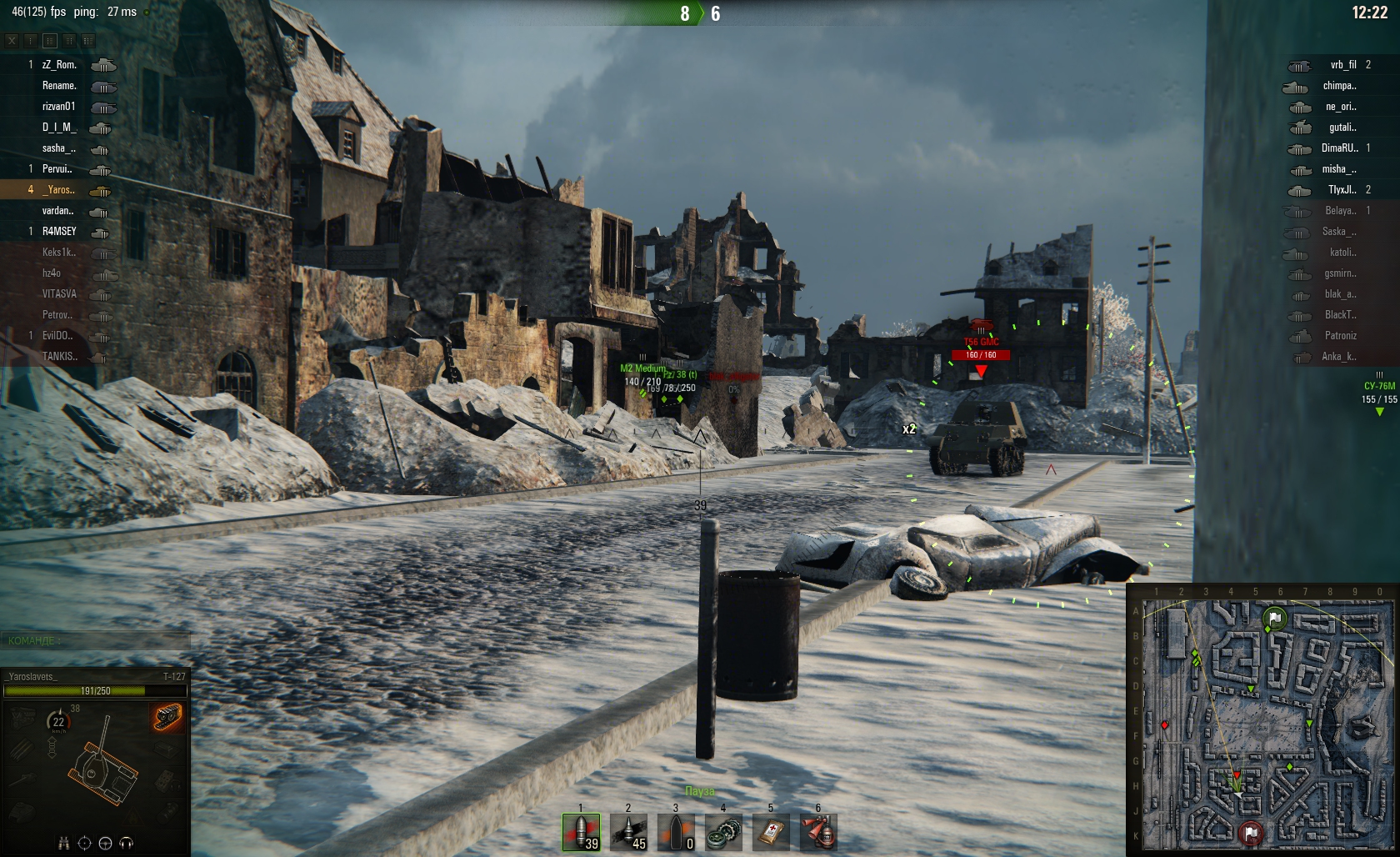Viewport: 1400px width, 857px height.
Task: Click the steering wheel driver icon
Action: click(105, 843)
